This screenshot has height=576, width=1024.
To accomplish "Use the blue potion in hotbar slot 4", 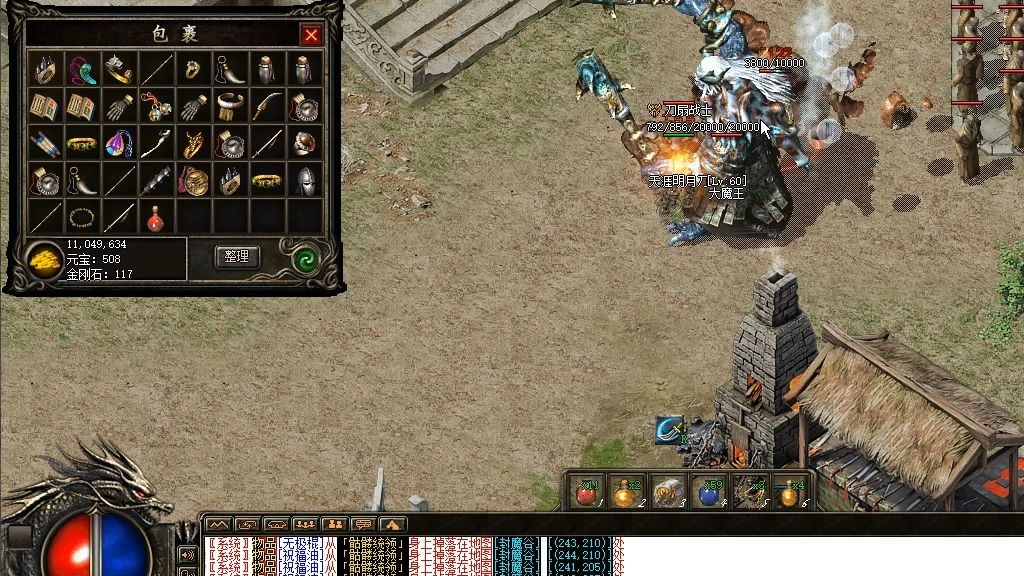I will 710,492.
